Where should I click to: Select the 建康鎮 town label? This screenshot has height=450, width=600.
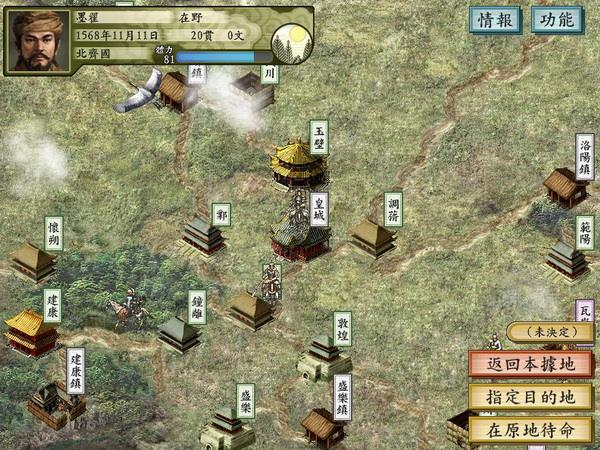(x=75, y=370)
